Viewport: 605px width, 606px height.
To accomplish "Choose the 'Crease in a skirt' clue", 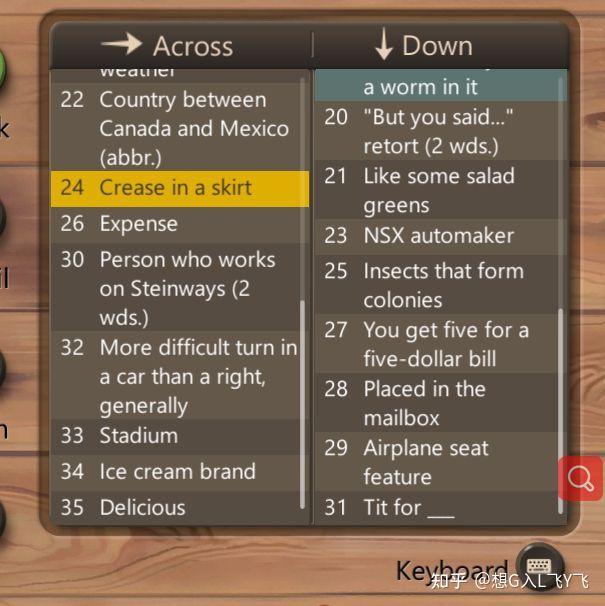I will click(180, 188).
